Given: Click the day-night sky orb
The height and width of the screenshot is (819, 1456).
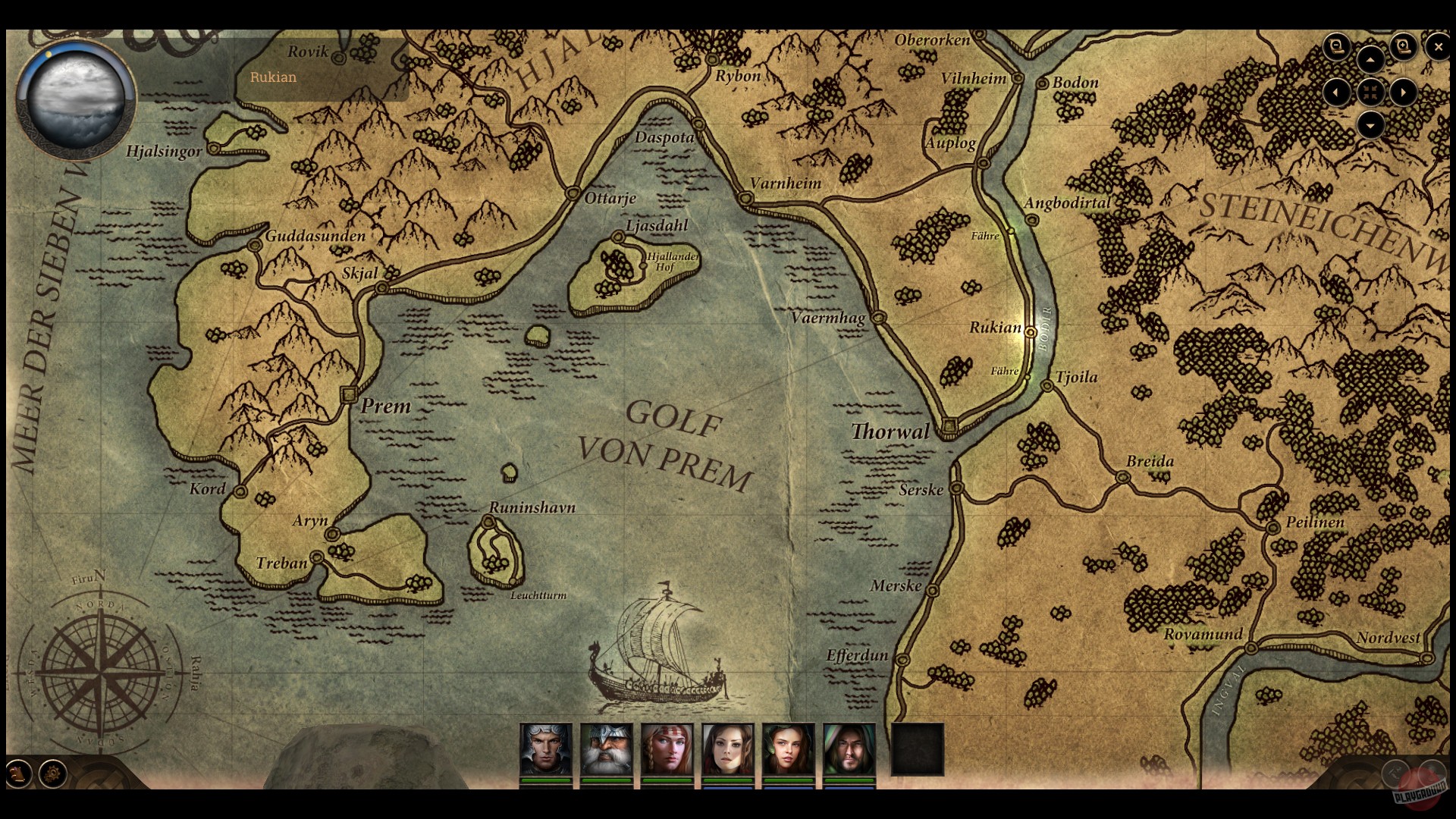Looking at the screenshot, I should pos(75,99).
